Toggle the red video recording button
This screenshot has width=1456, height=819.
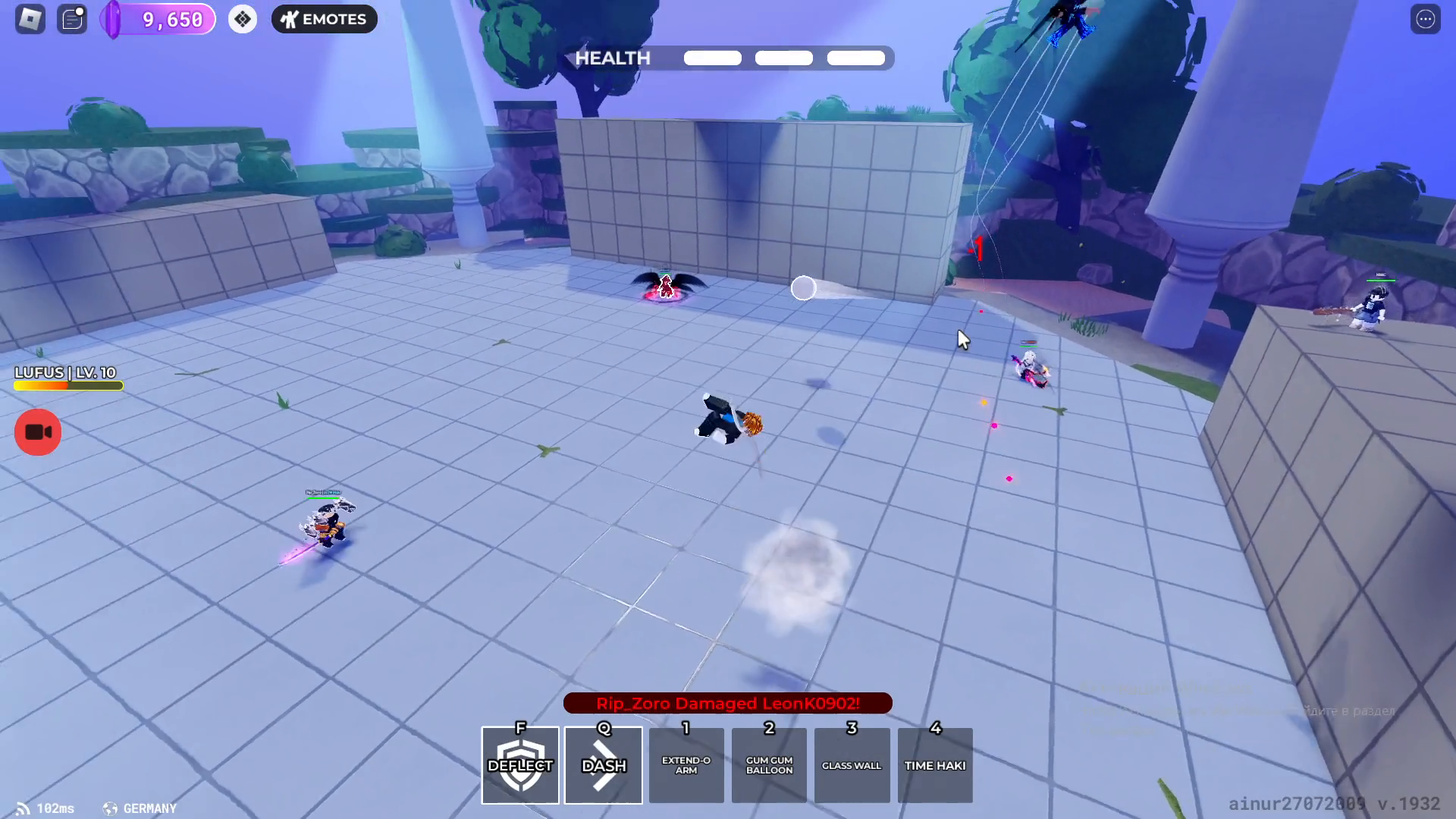point(37,431)
